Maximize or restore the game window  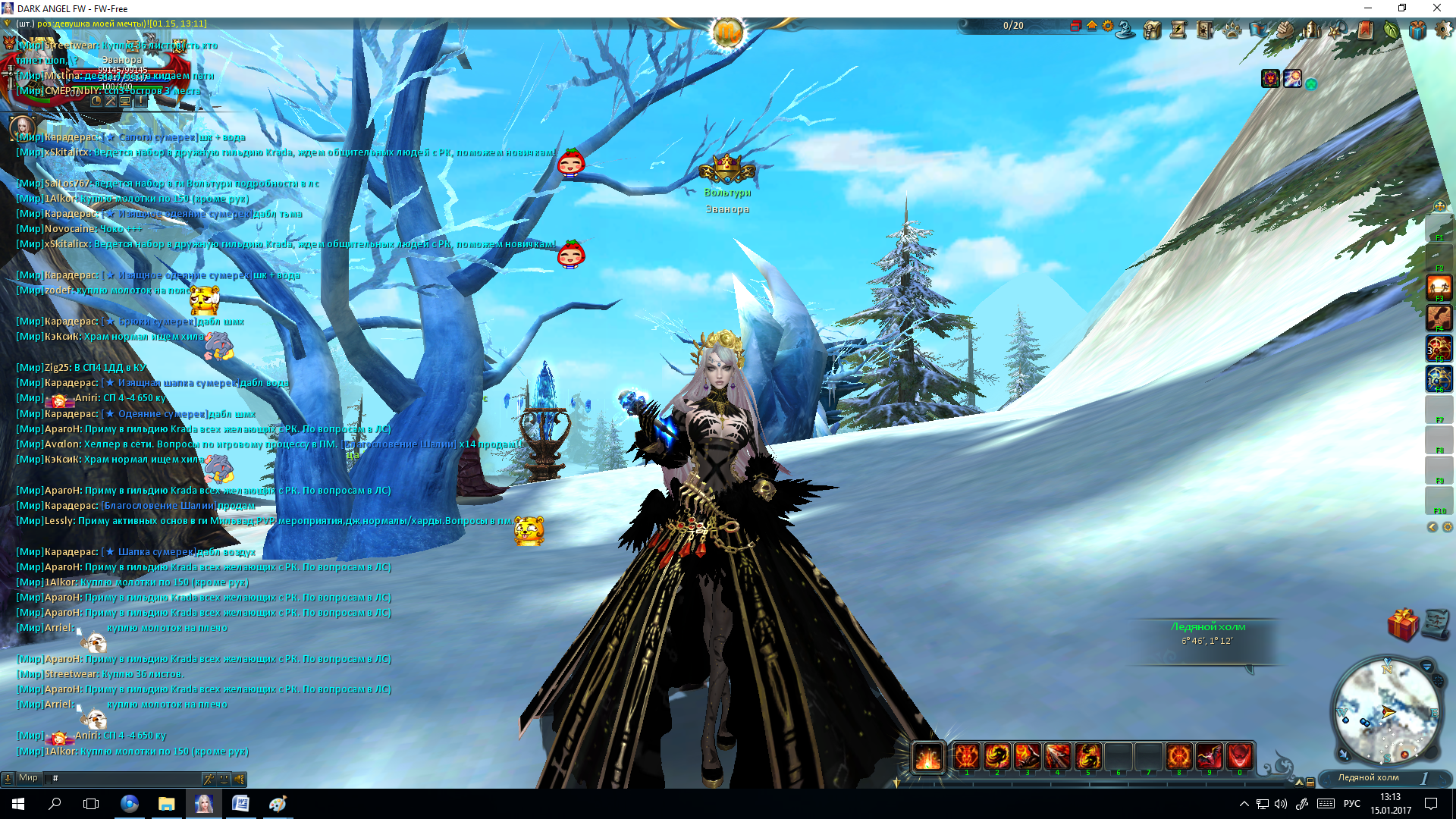[1402, 8]
